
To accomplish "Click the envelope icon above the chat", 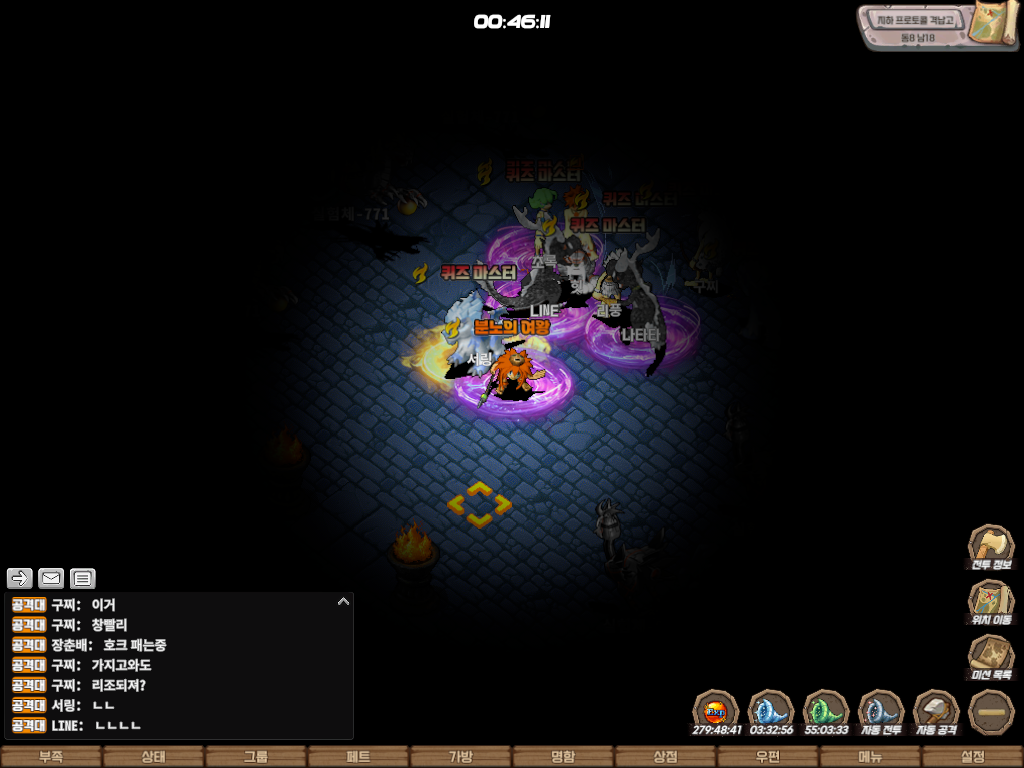I will coord(51,578).
